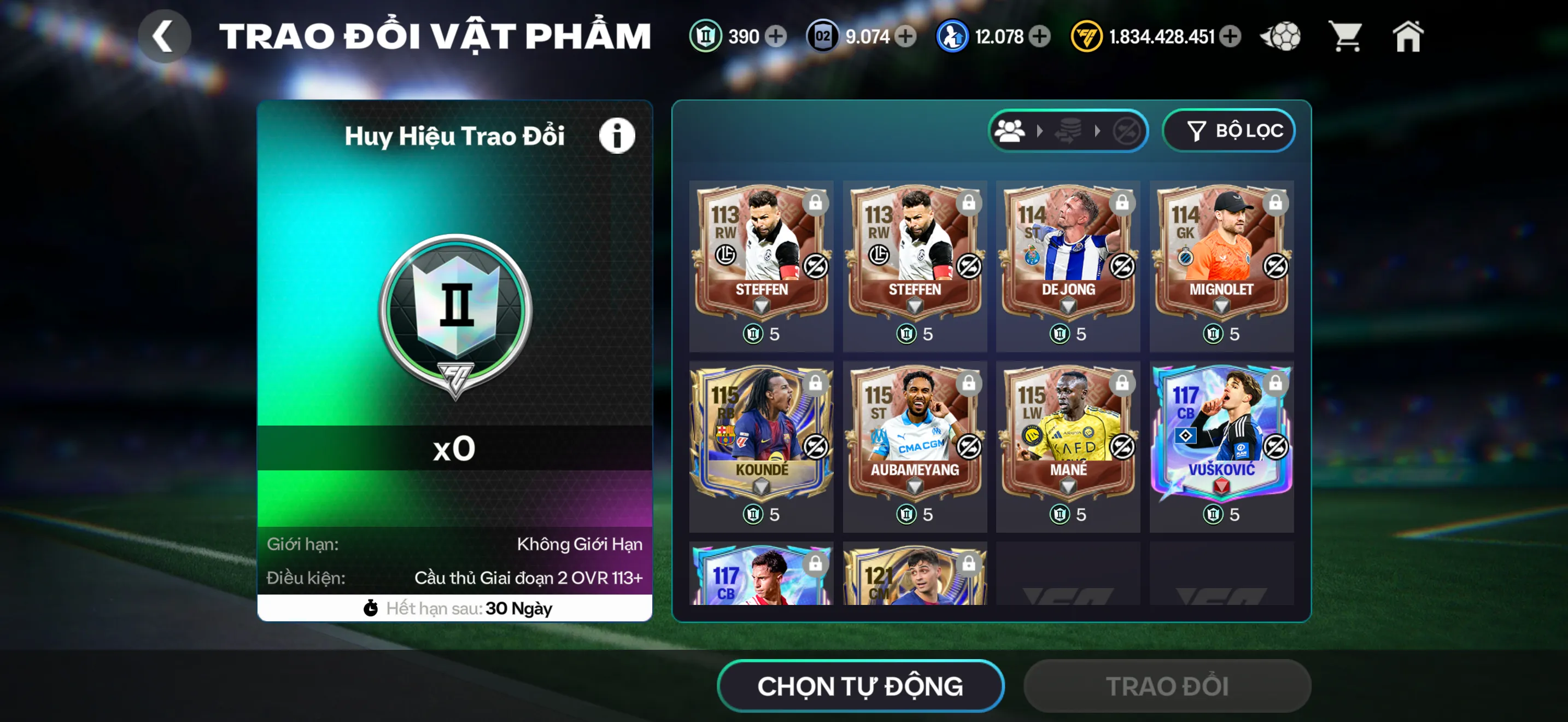
Task: Open the Huy Hiệu Trao Đổi info icon
Action: pyautogui.click(x=617, y=136)
